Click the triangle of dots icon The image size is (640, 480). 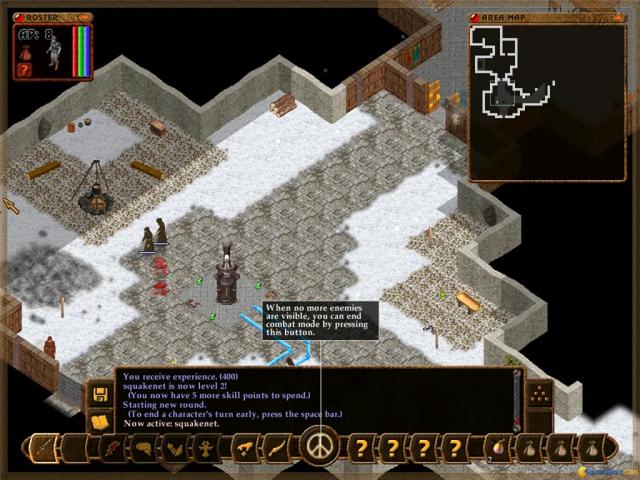(538, 393)
